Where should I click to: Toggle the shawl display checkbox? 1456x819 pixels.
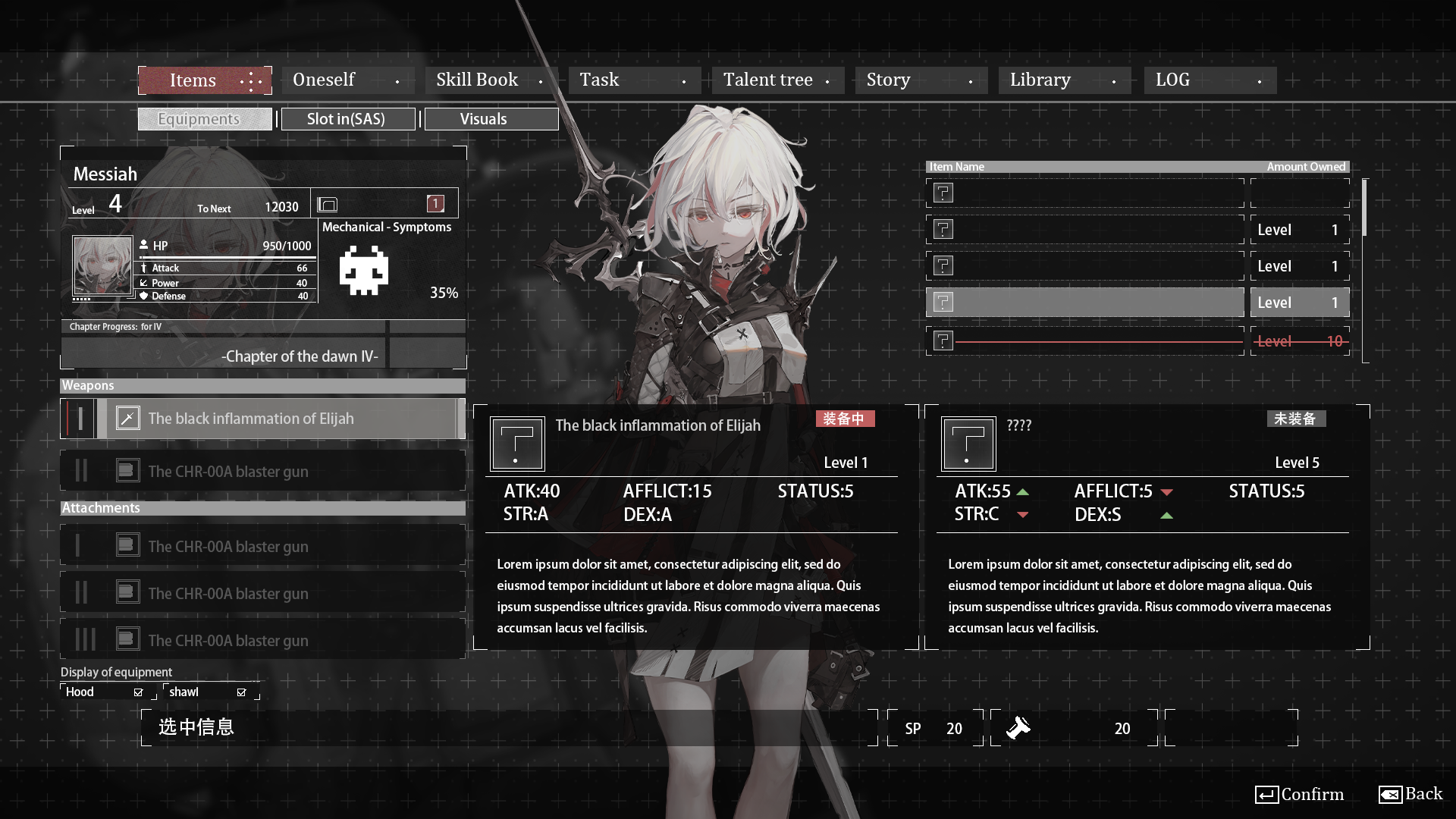(241, 692)
